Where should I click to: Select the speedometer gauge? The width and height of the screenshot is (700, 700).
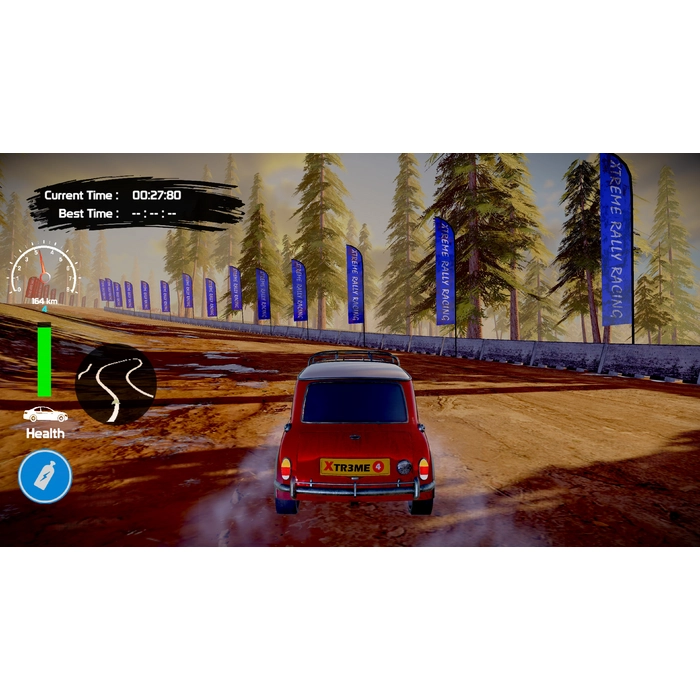point(44,274)
